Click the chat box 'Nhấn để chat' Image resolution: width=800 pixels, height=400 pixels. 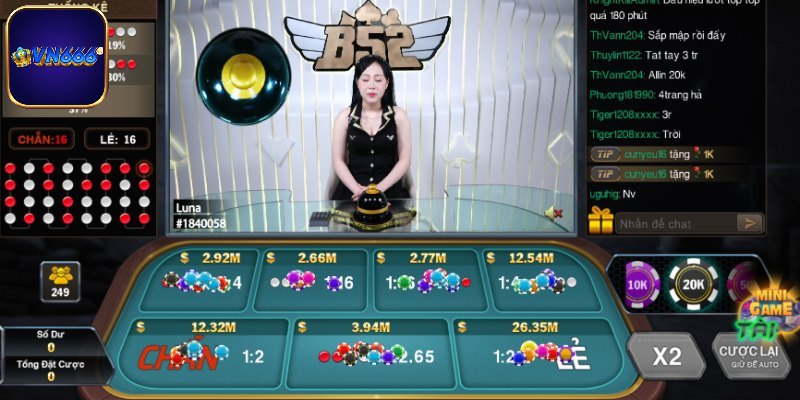tap(676, 223)
